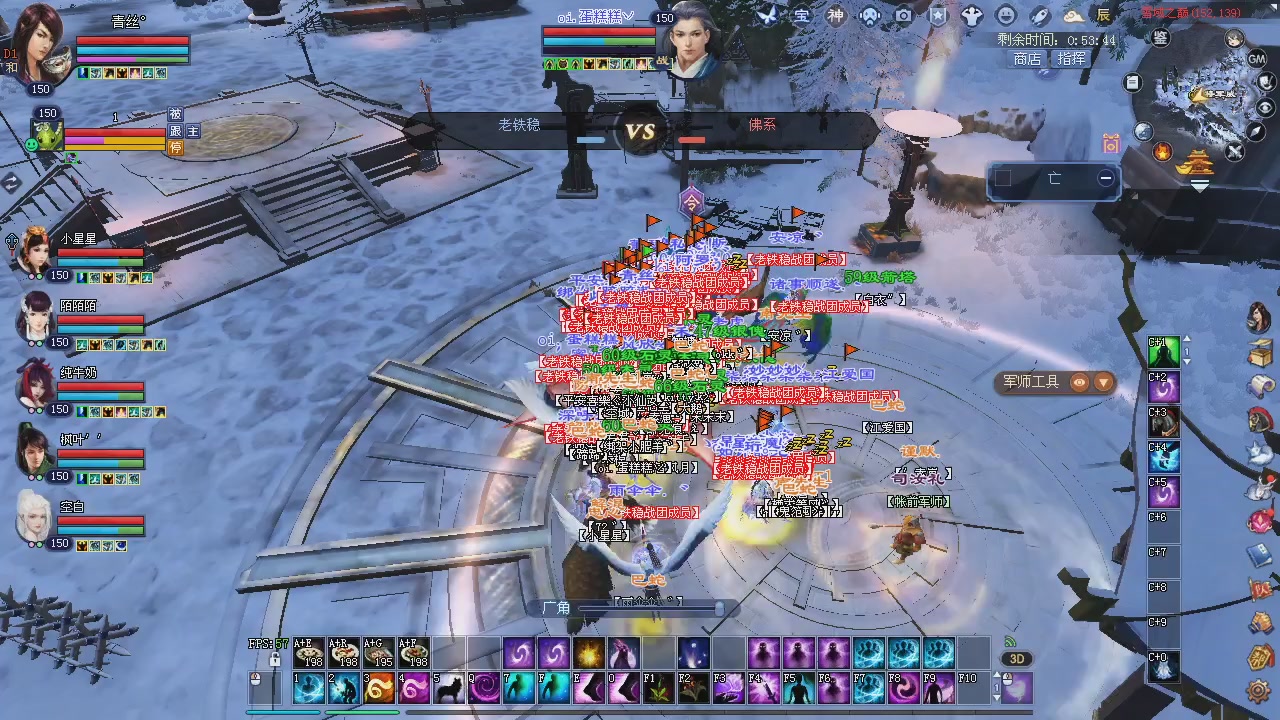Click the 指挥 command button
This screenshot has height=720, width=1280.
pos(1071,59)
